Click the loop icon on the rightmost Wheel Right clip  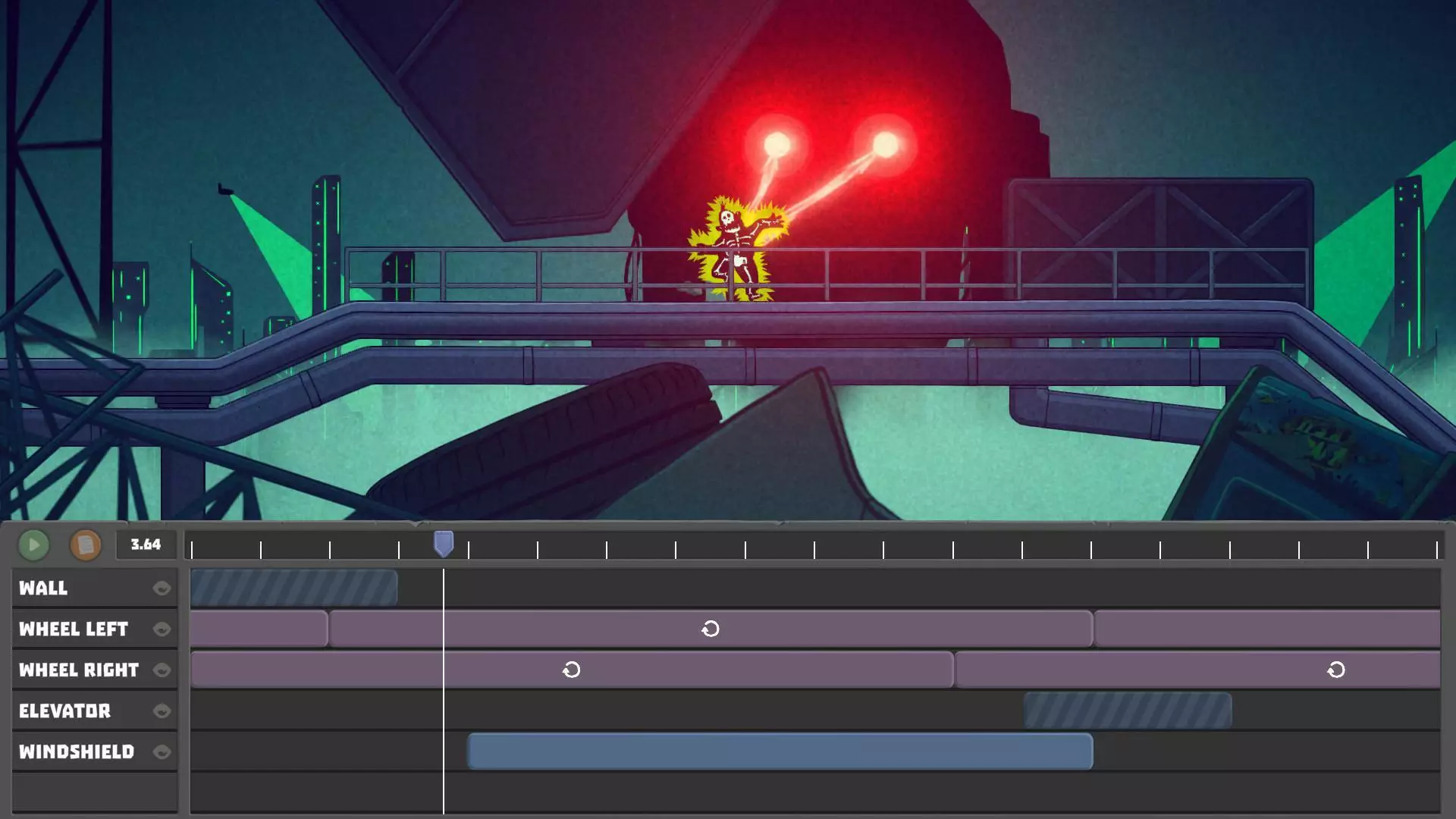pos(1335,670)
